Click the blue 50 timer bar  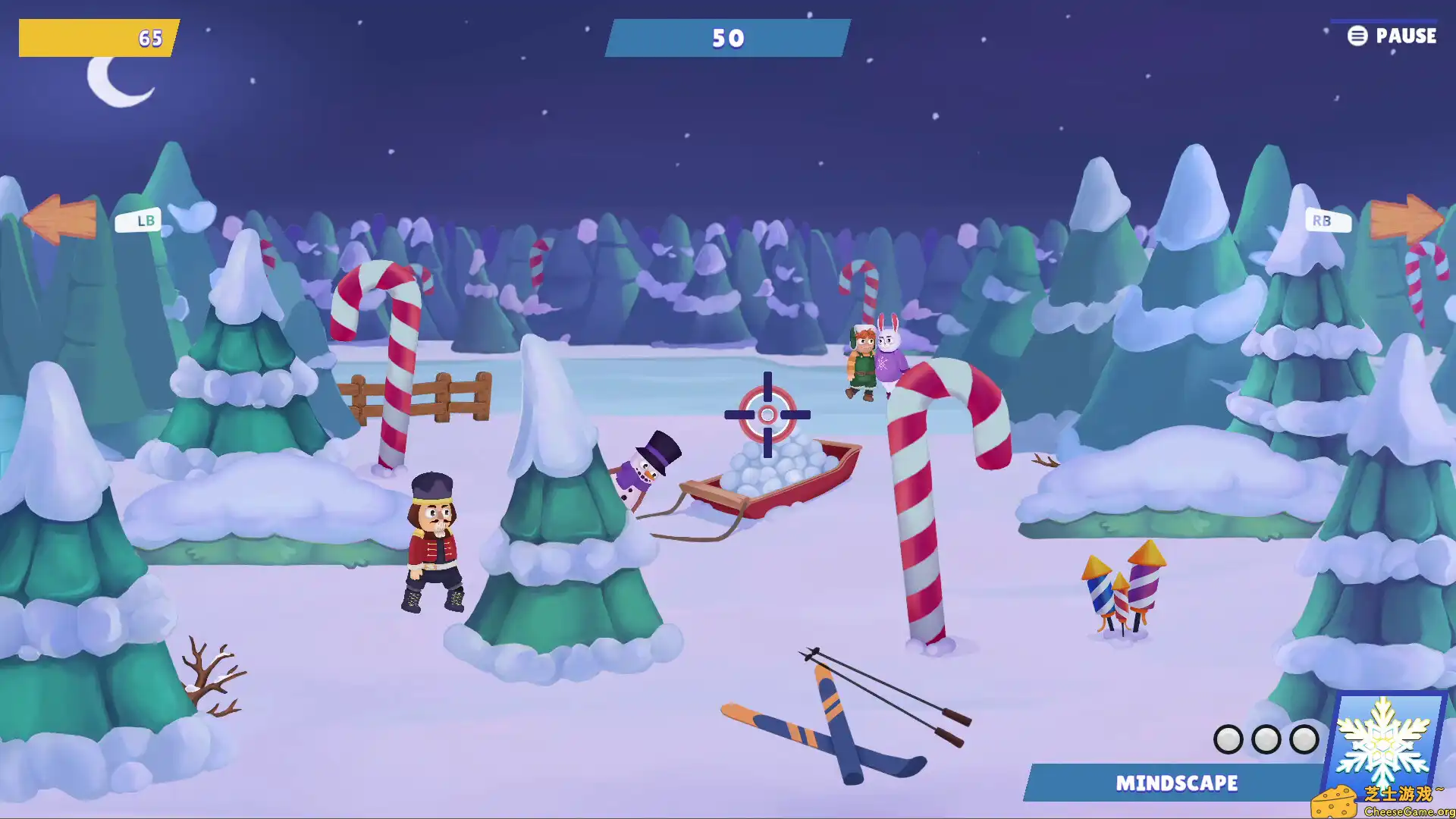(x=726, y=38)
